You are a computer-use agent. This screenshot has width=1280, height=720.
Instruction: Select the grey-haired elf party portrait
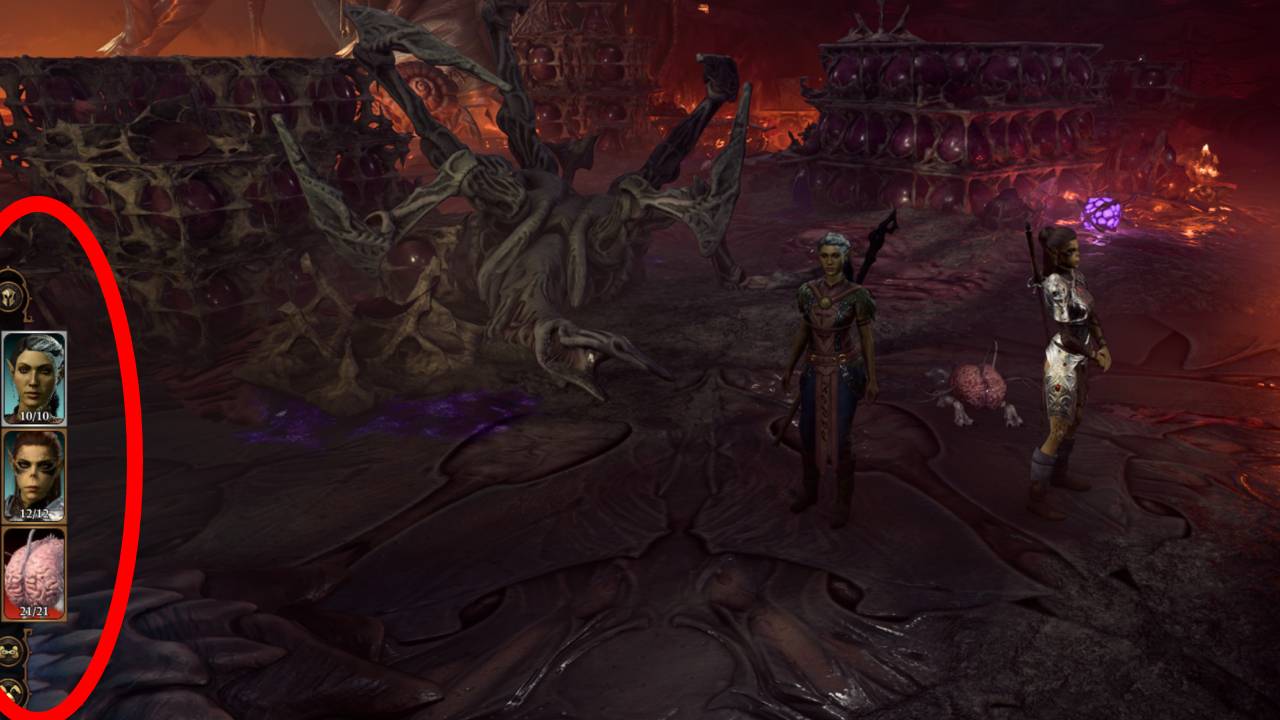click(x=35, y=376)
